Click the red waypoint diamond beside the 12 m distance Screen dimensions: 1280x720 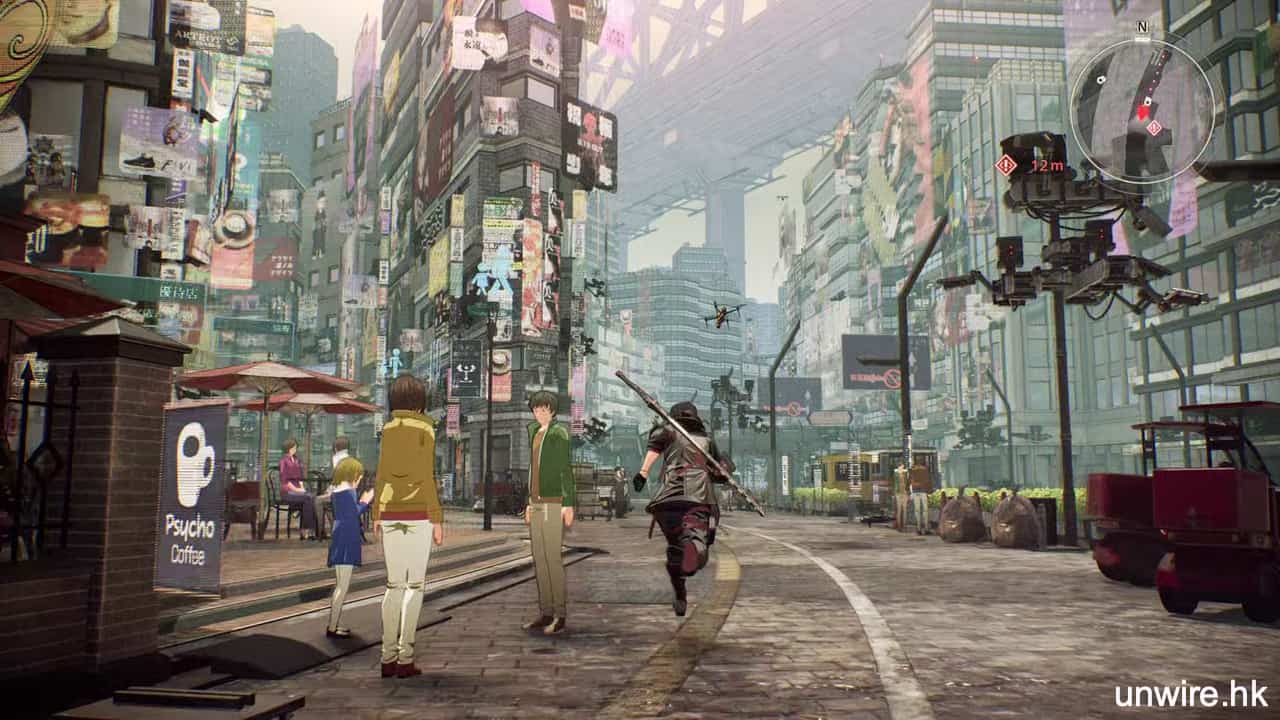pyautogui.click(x=1006, y=165)
